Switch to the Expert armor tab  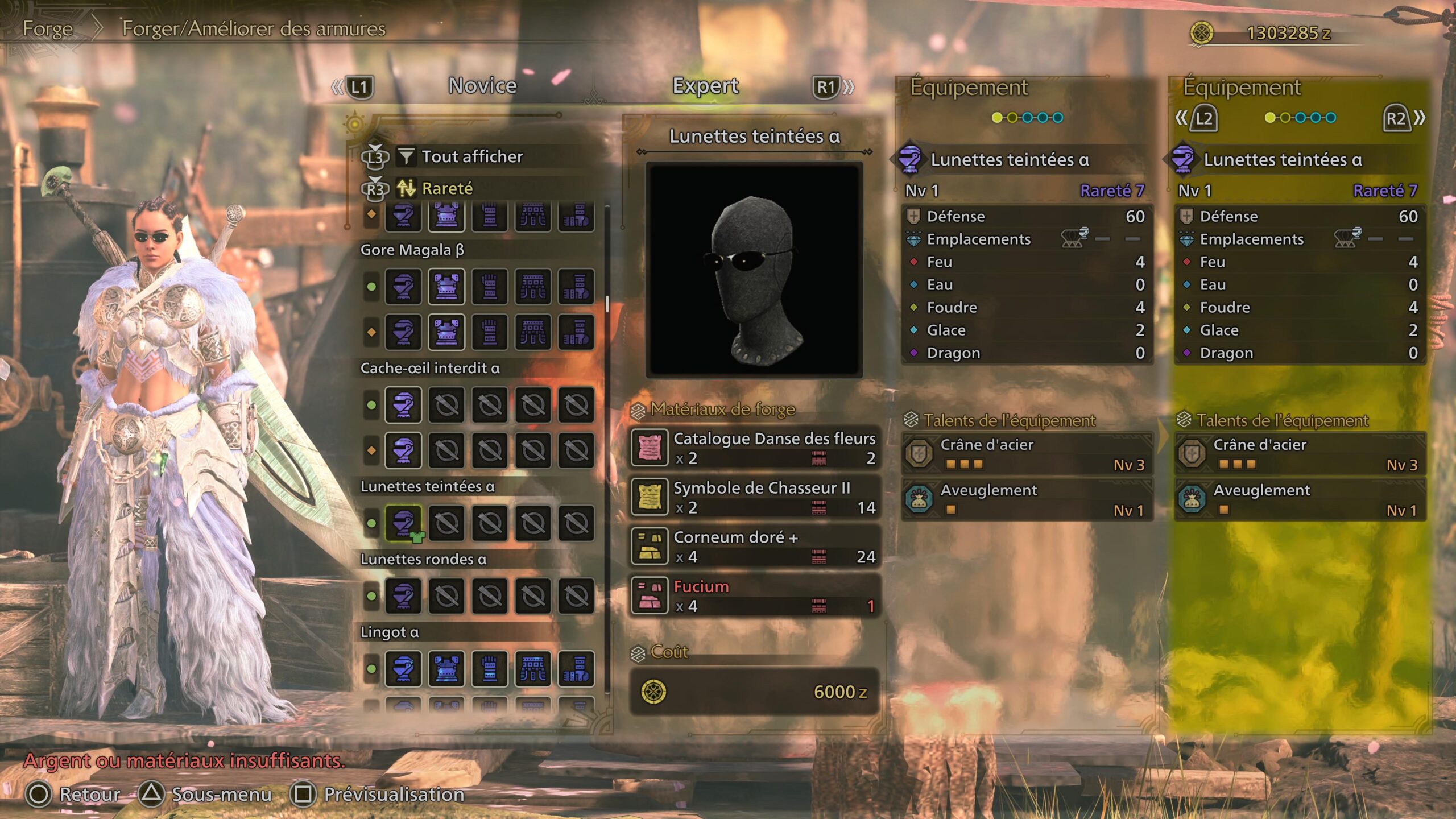705,86
